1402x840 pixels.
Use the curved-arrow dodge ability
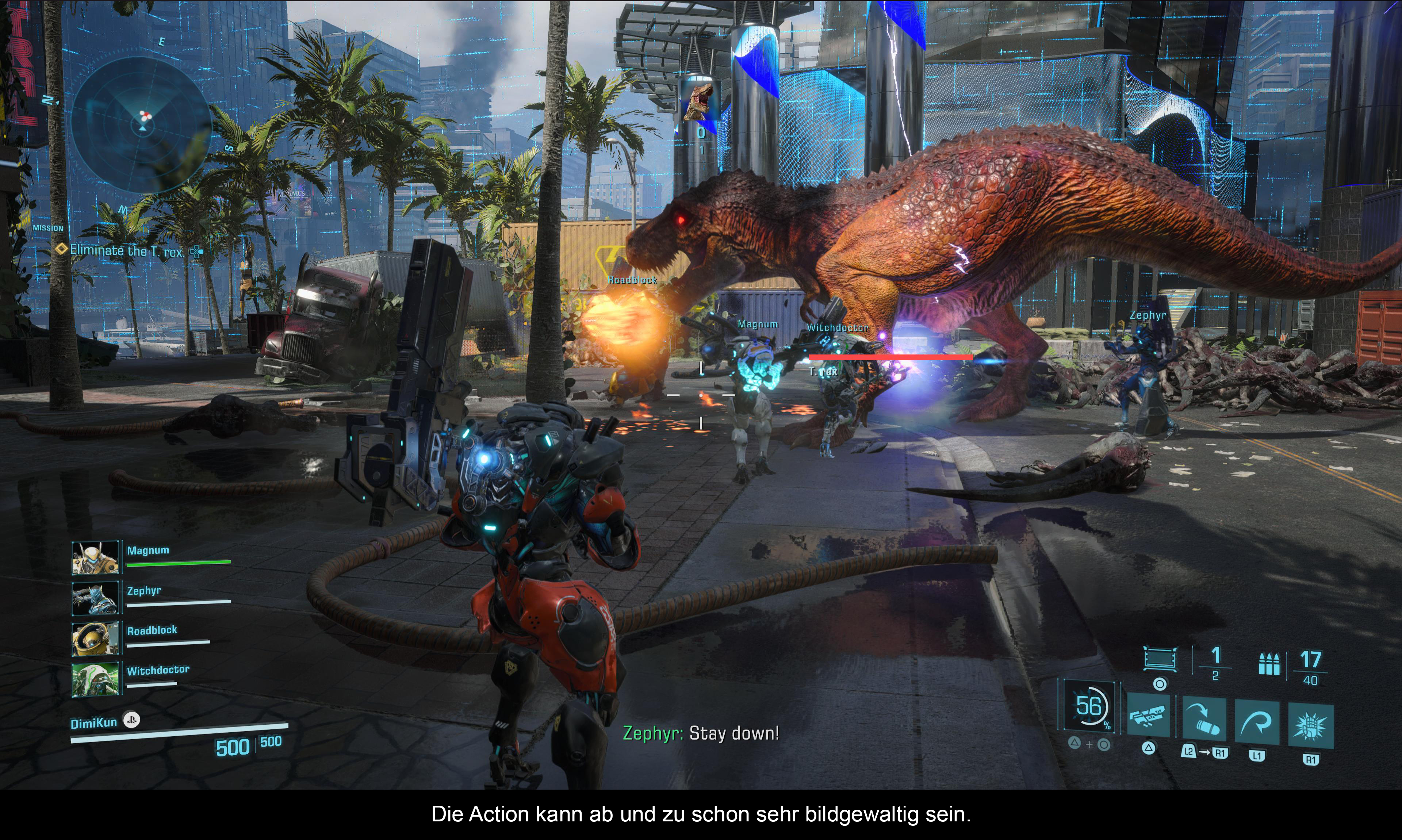pyautogui.click(x=1257, y=722)
